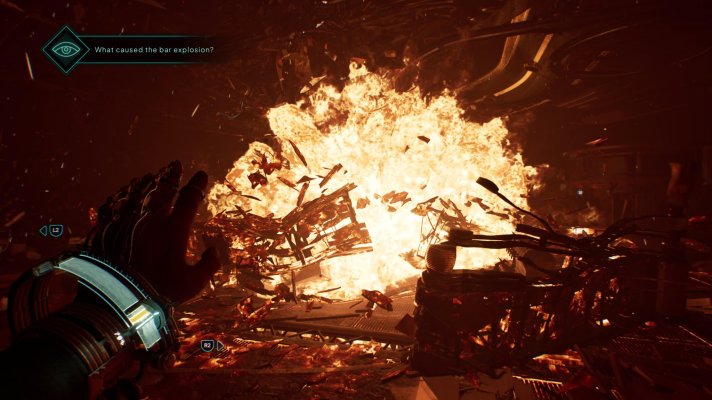Select the eye objective tracker icon
Image resolution: width=712 pixels, height=400 pixels.
pyautogui.click(x=66, y=49)
